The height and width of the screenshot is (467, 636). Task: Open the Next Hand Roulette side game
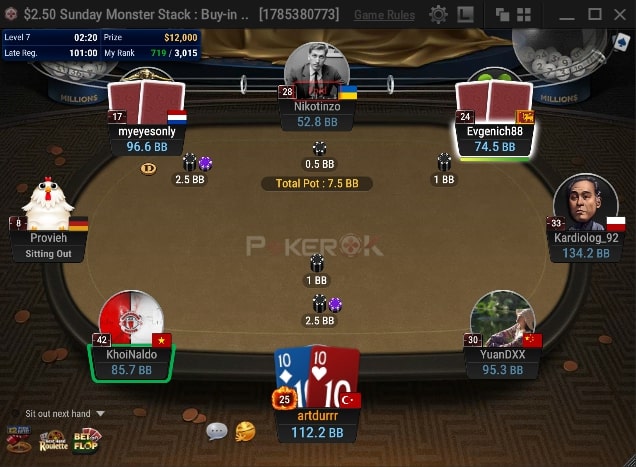pos(53,439)
